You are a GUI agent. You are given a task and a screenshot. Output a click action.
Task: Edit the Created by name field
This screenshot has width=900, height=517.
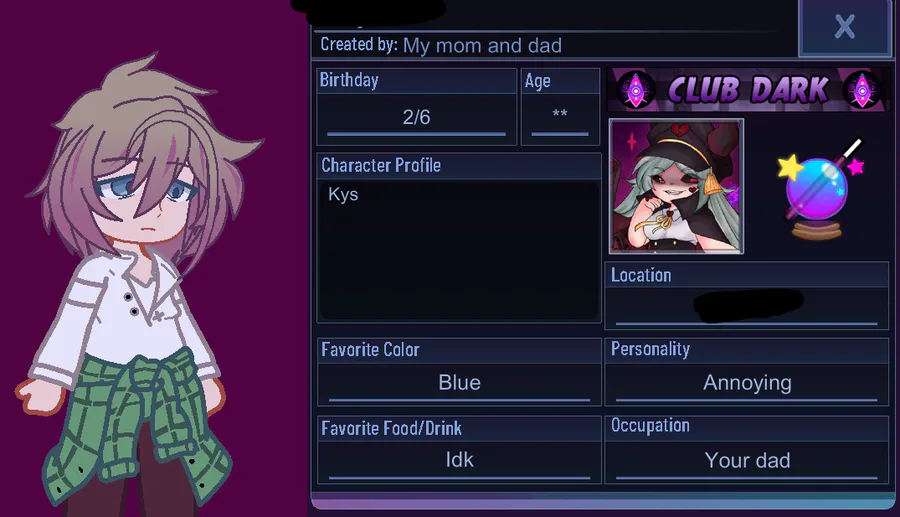coord(482,46)
